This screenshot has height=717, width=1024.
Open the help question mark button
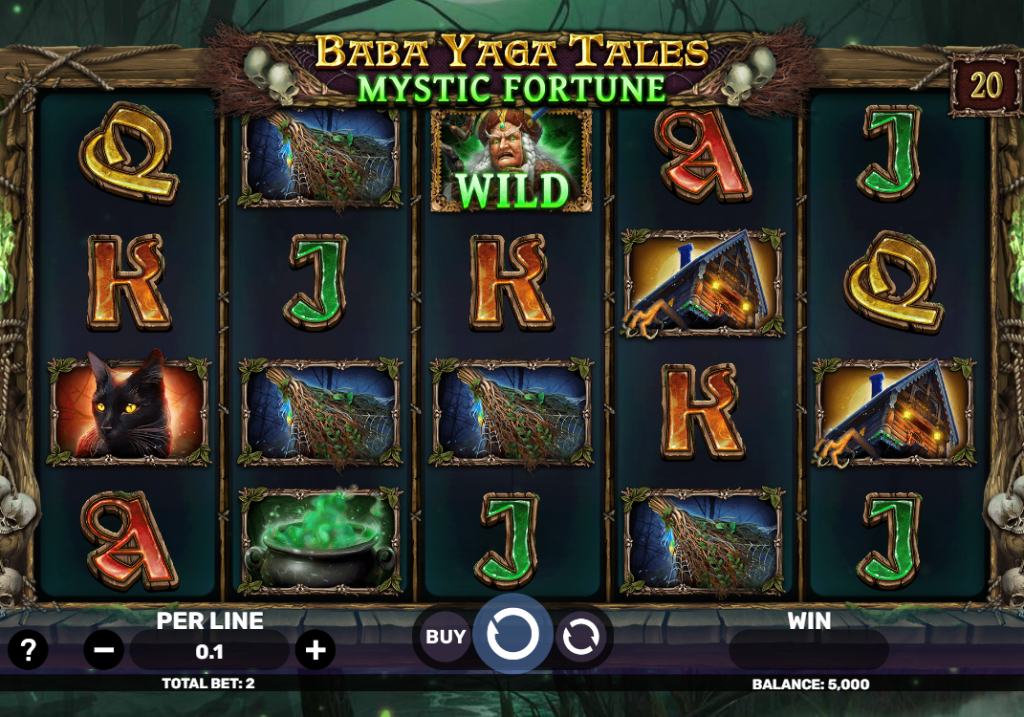(28, 651)
